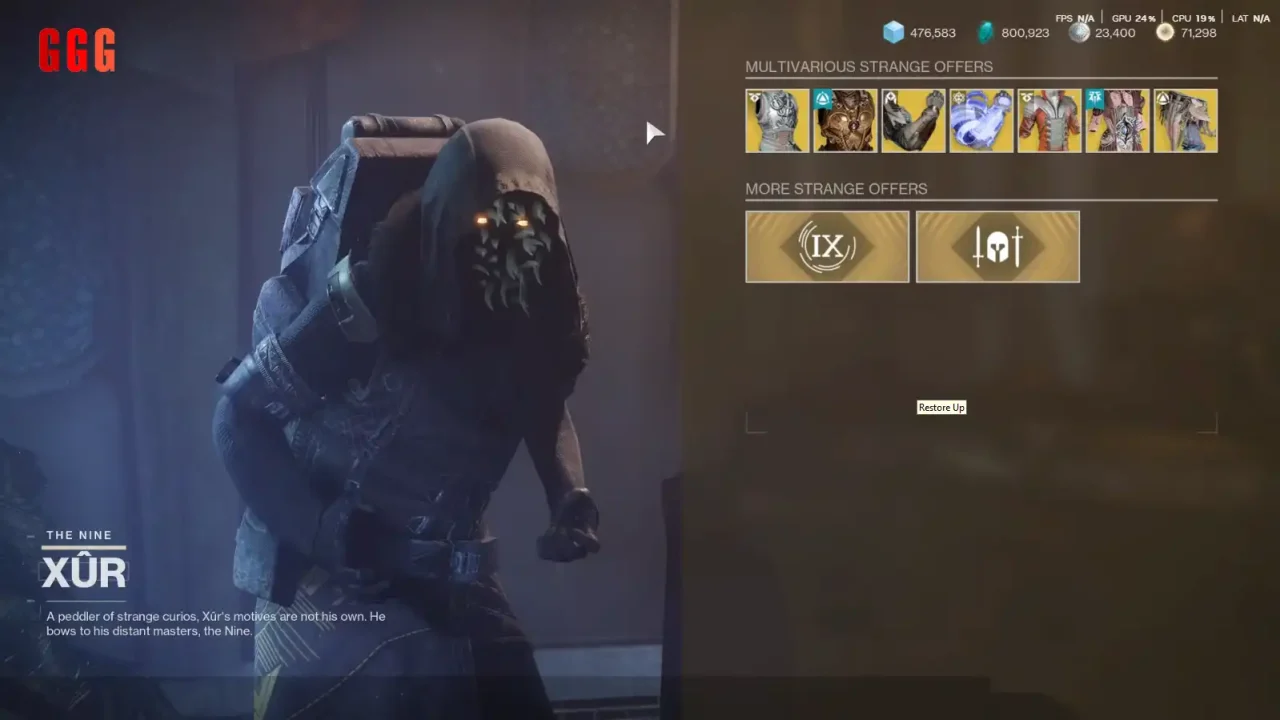Inspect the bronze ornate chest armor
Image resolution: width=1280 pixels, height=720 pixels.
click(x=845, y=121)
